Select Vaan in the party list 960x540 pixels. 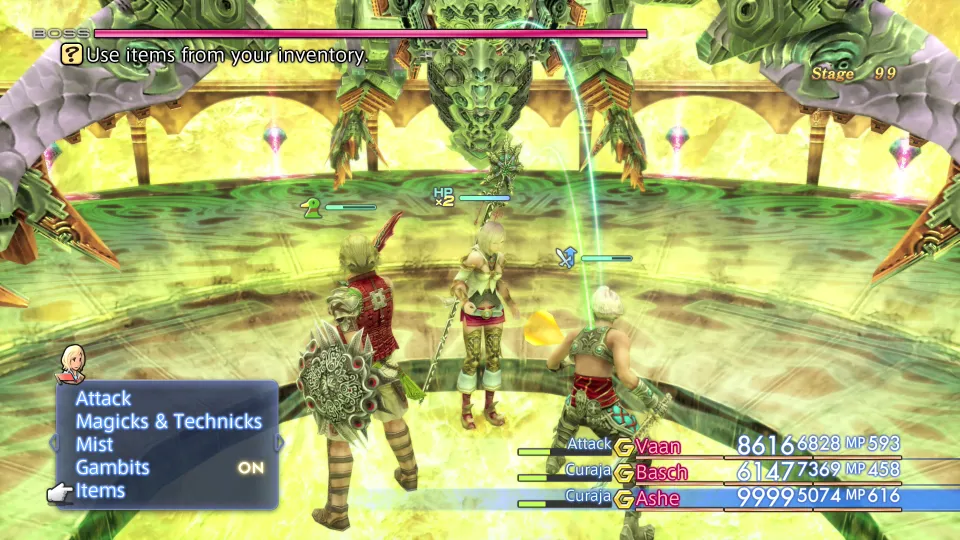(656, 445)
